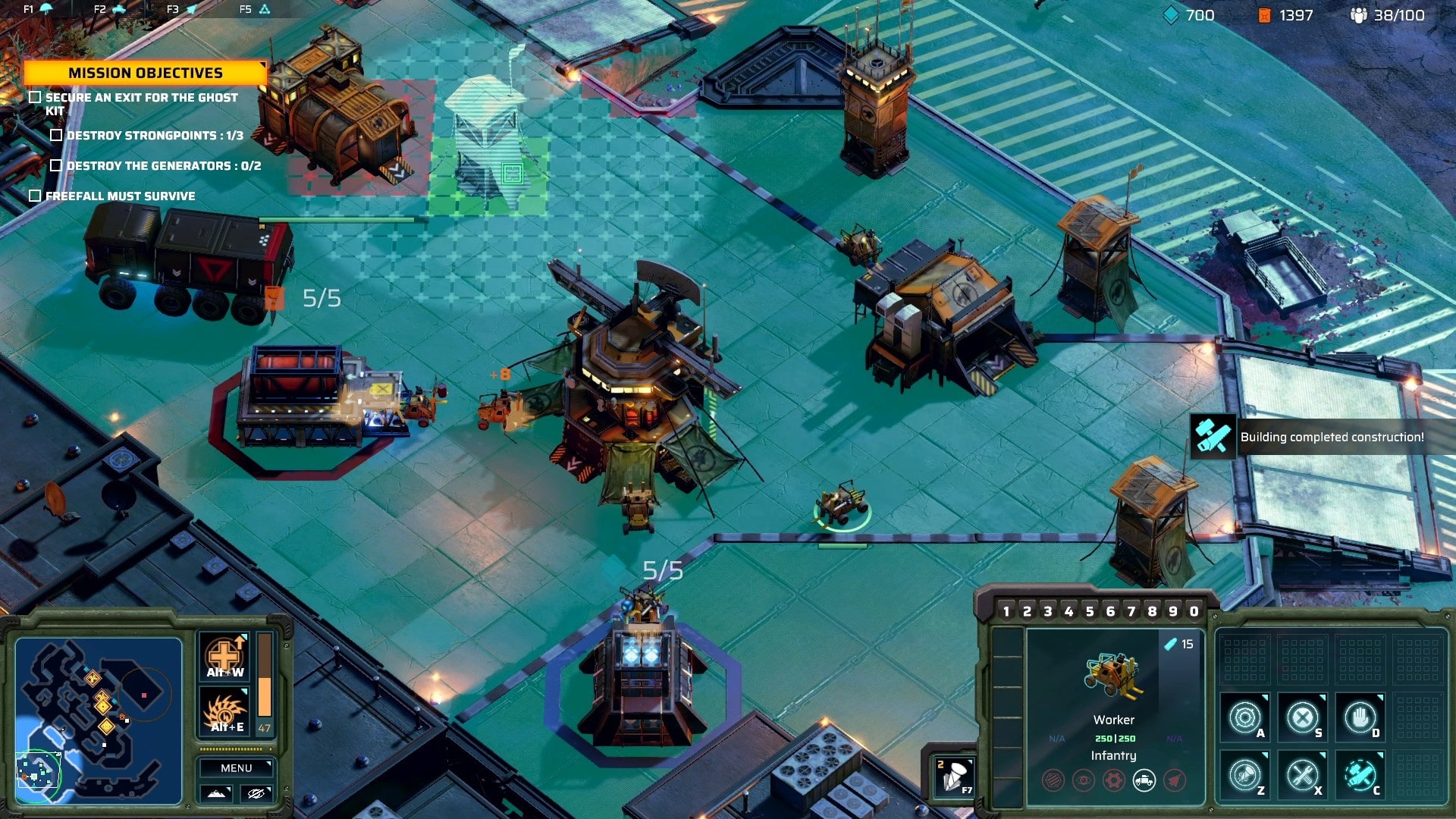
Task: Open the MENU button
Action: [236, 768]
